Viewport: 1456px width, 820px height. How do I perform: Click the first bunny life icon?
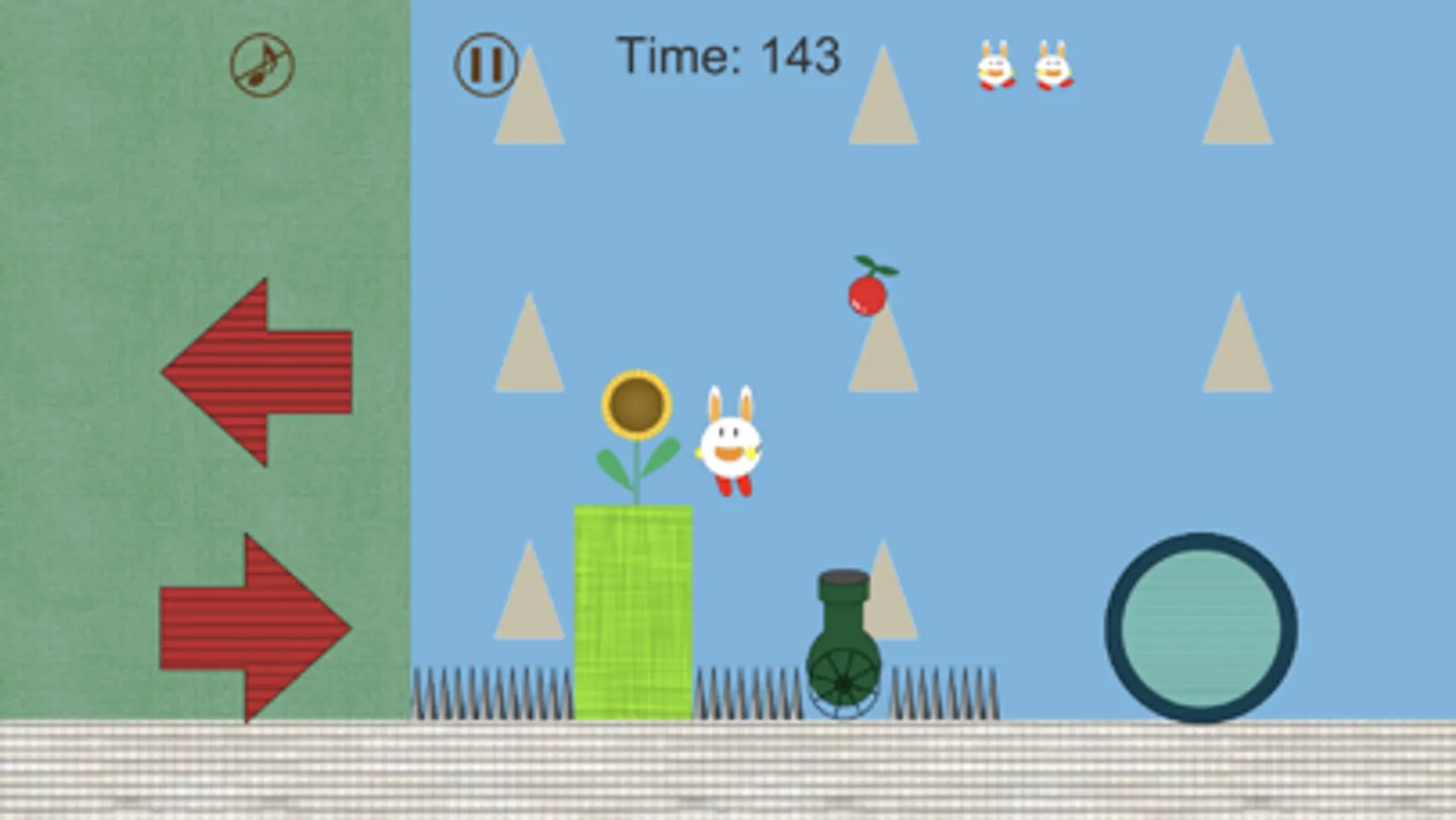pyautogui.click(x=995, y=68)
